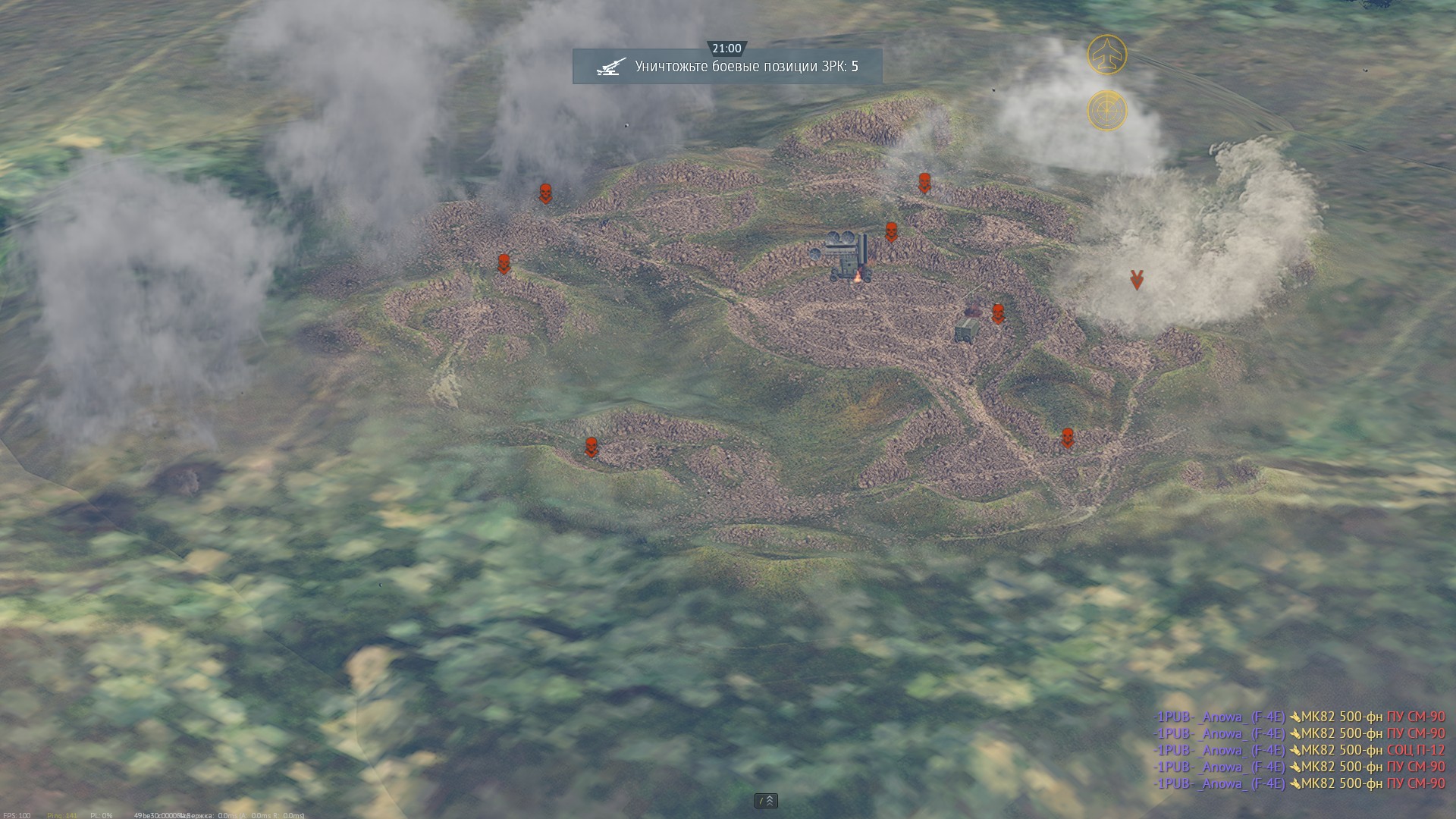Expand the chevron panel at the bottom edge

(x=766, y=801)
